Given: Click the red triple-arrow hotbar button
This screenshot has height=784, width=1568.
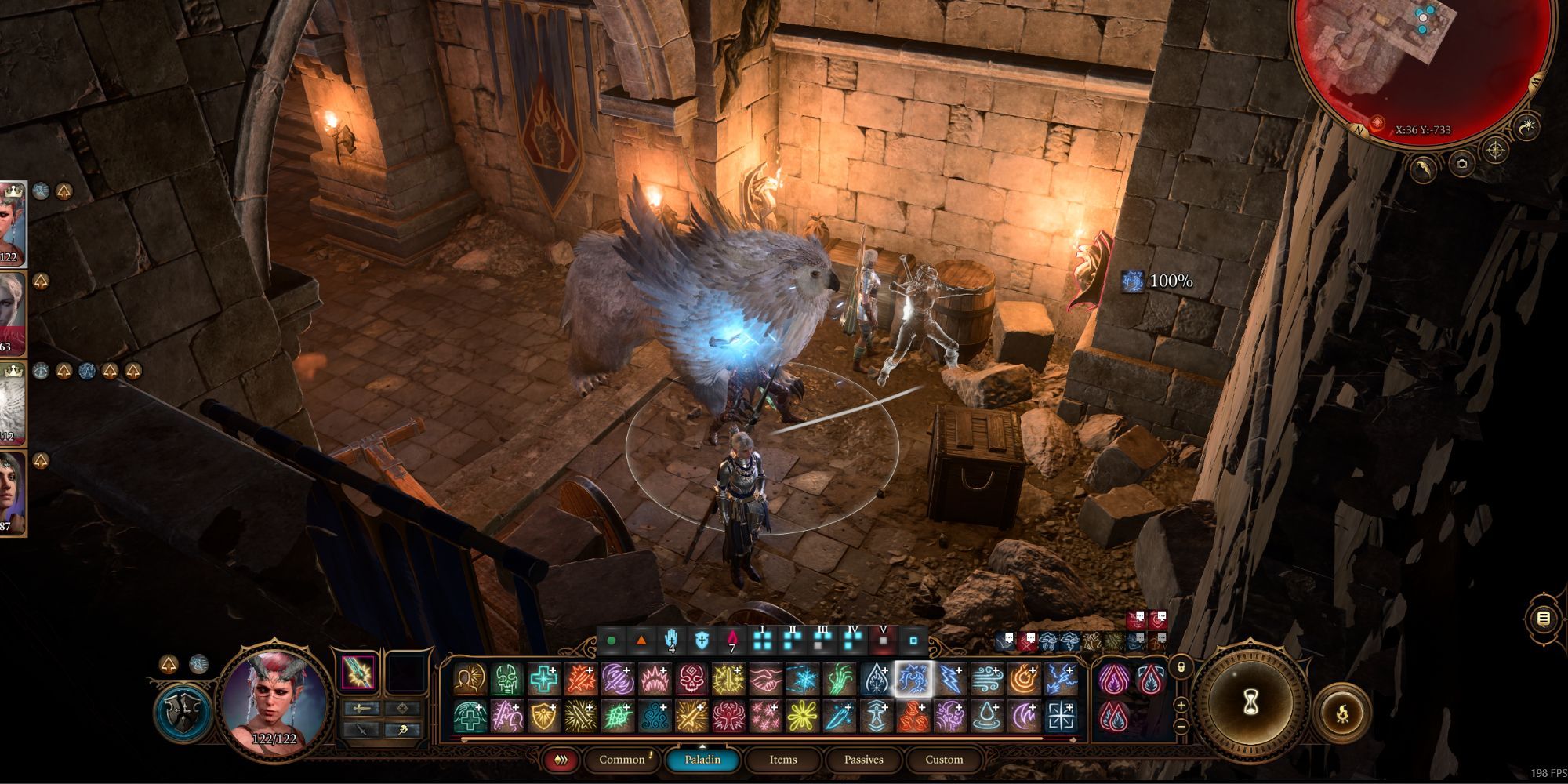Looking at the screenshot, I should tap(561, 759).
